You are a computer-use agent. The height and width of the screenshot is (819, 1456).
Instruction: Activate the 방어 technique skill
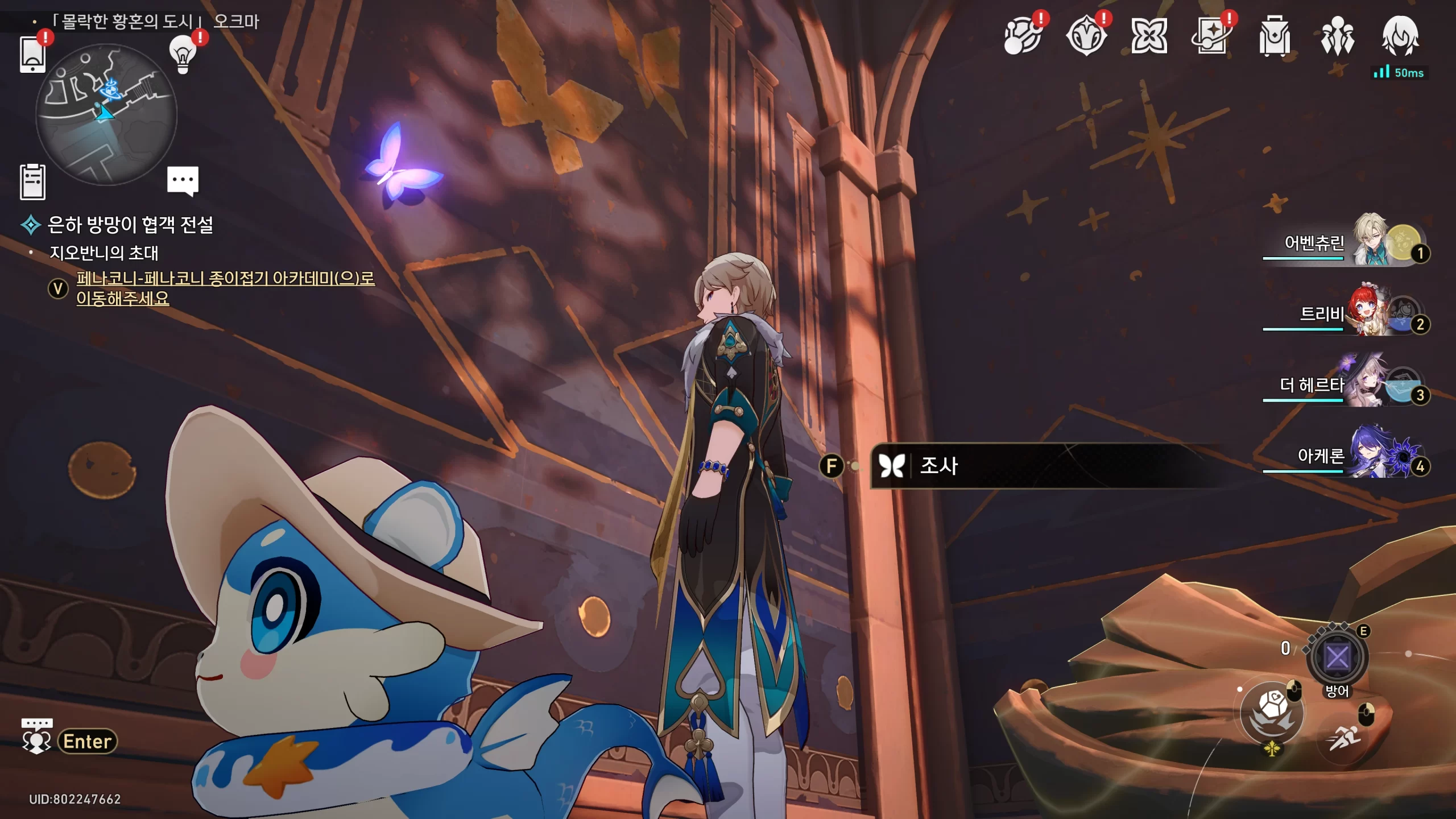[1337, 658]
